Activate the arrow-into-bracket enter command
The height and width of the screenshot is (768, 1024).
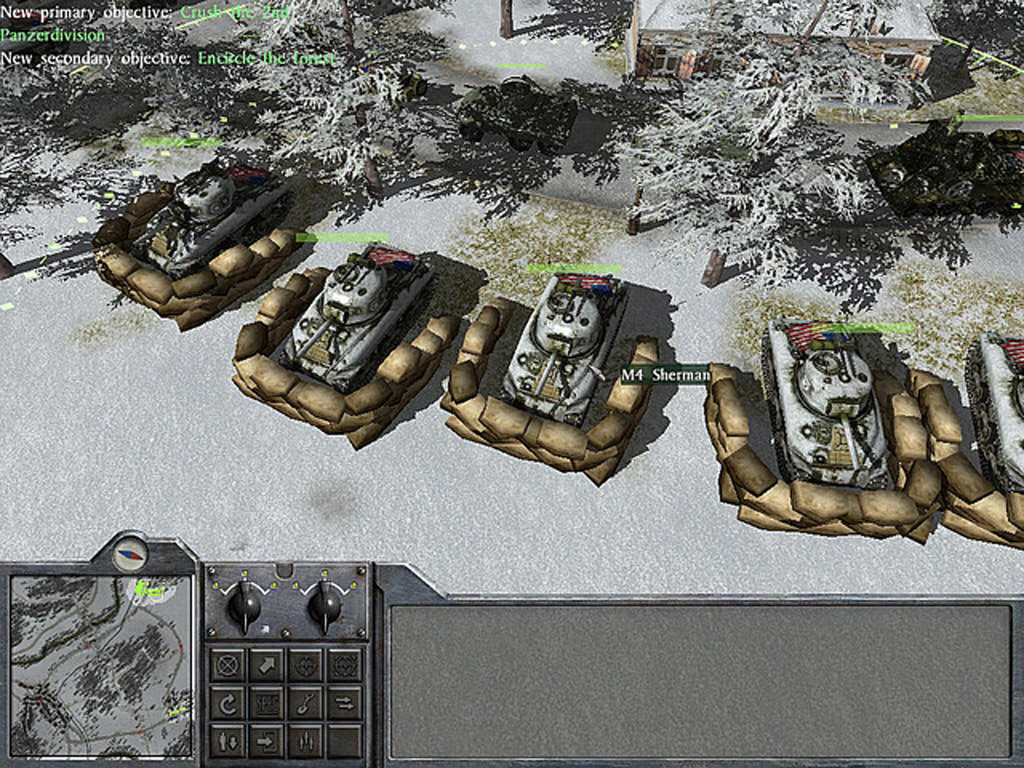(267, 741)
